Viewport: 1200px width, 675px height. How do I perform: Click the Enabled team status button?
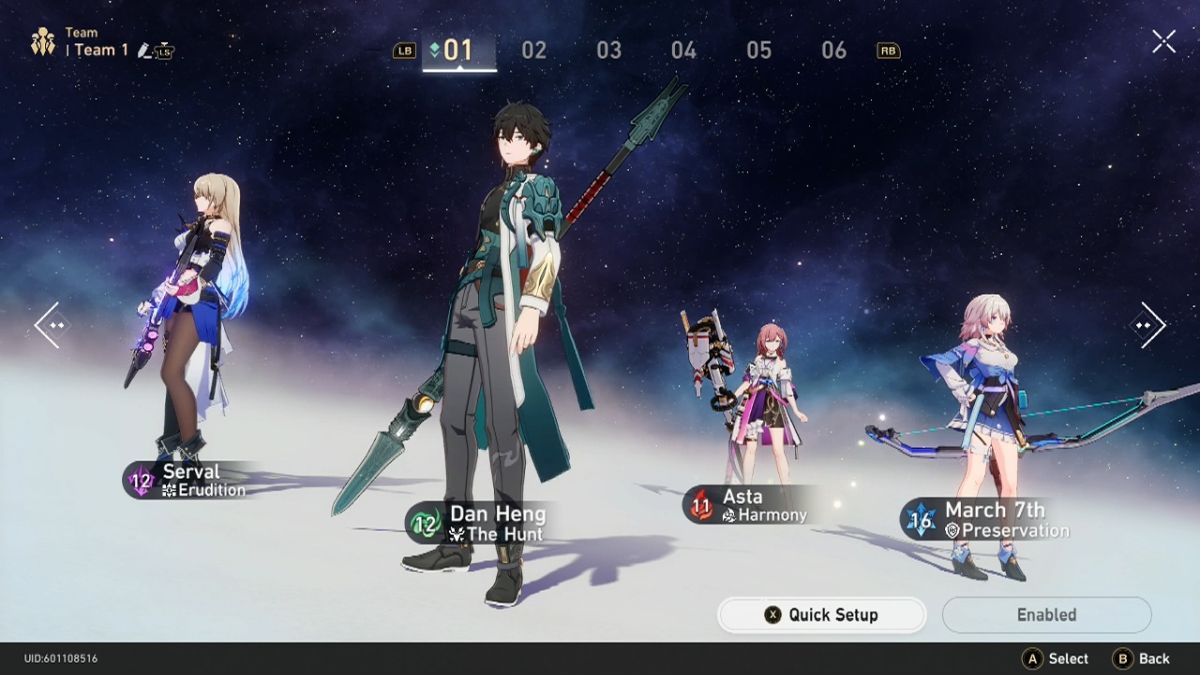point(1046,615)
